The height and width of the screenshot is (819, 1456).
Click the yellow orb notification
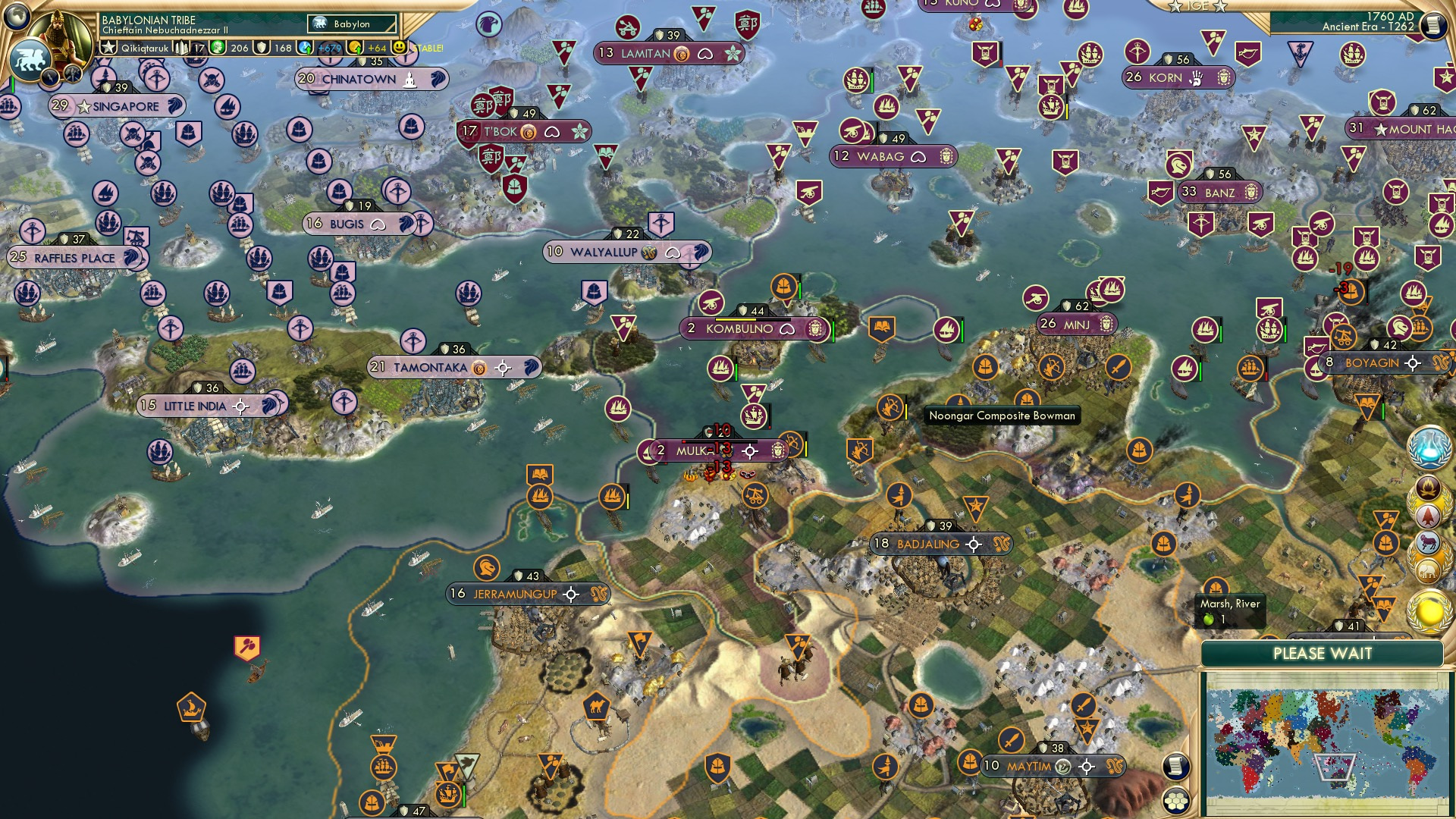tap(1429, 611)
